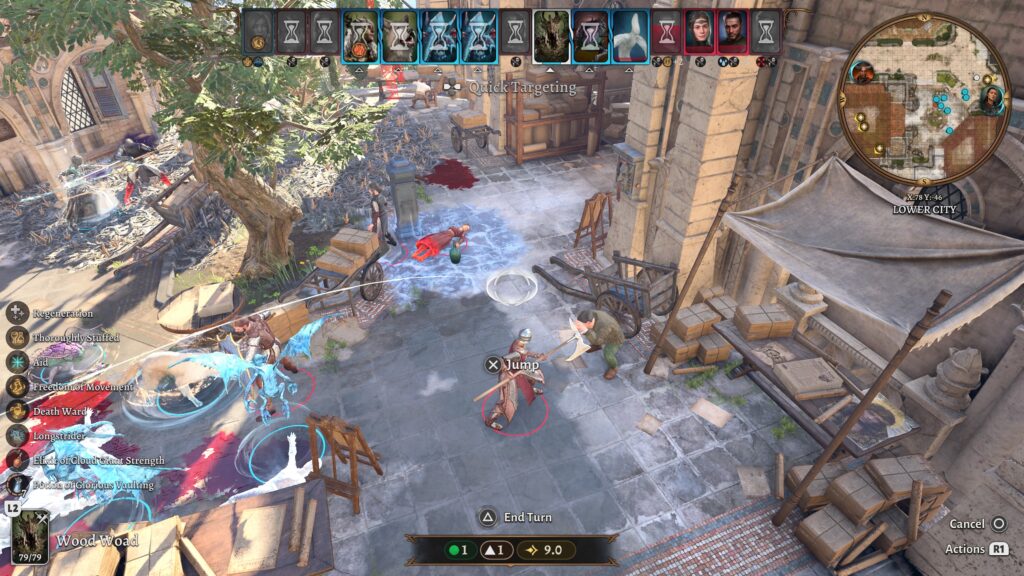
Task: Select the Potion of Glorious Vaulting icon
Action: [17, 485]
